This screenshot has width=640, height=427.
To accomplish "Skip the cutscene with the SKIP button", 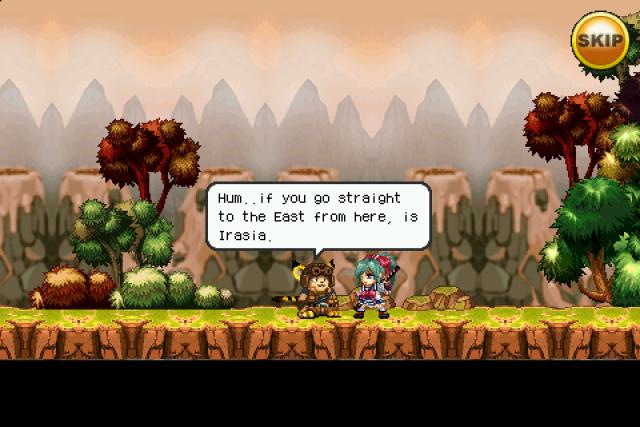I will [600, 40].
